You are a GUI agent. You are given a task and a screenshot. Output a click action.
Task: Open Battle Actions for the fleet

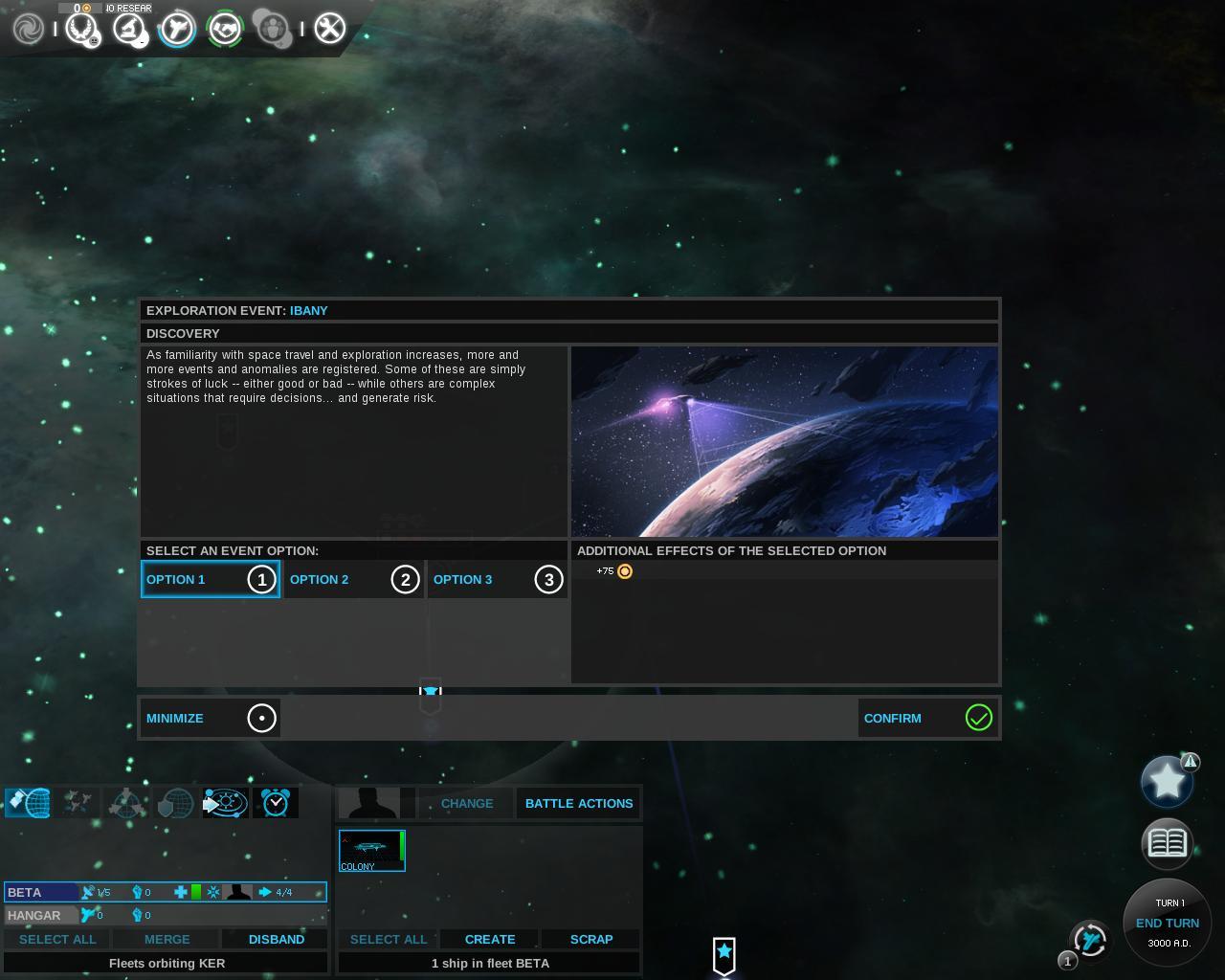(x=578, y=803)
